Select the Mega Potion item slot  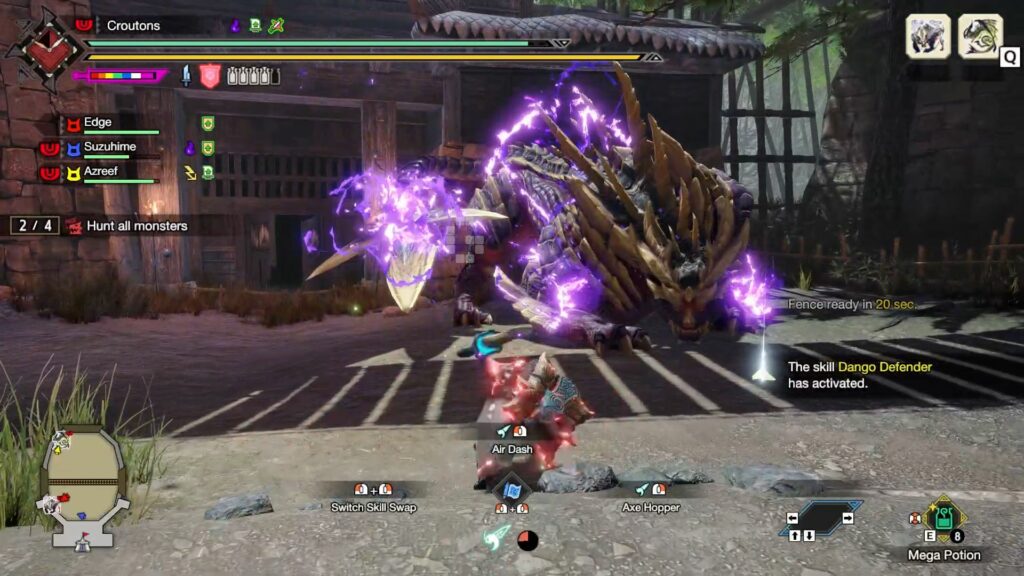(x=943, y=520)
